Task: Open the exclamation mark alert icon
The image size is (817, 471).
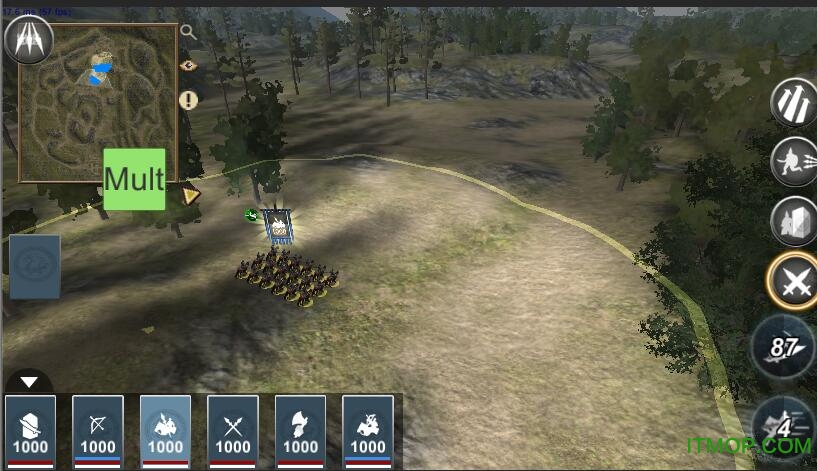Action: tap(188, 100)
